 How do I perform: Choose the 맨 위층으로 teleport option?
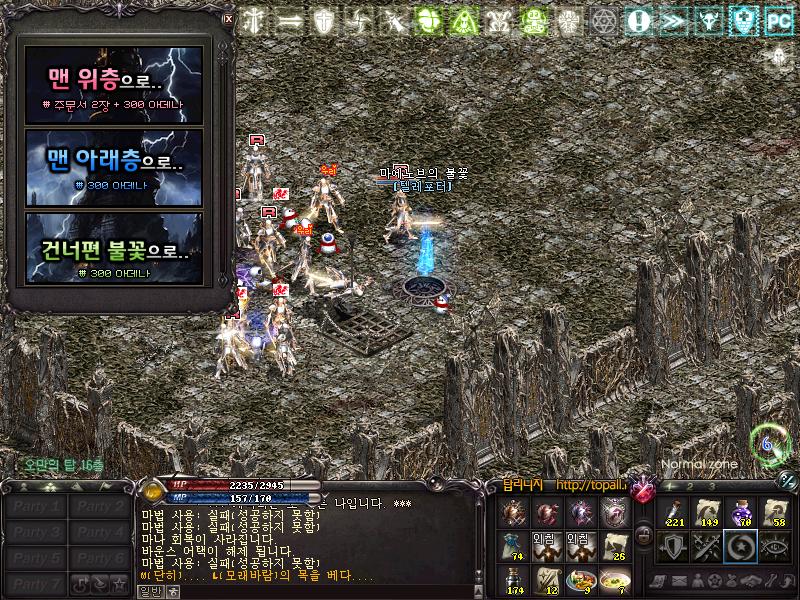[x=113, y=85]
